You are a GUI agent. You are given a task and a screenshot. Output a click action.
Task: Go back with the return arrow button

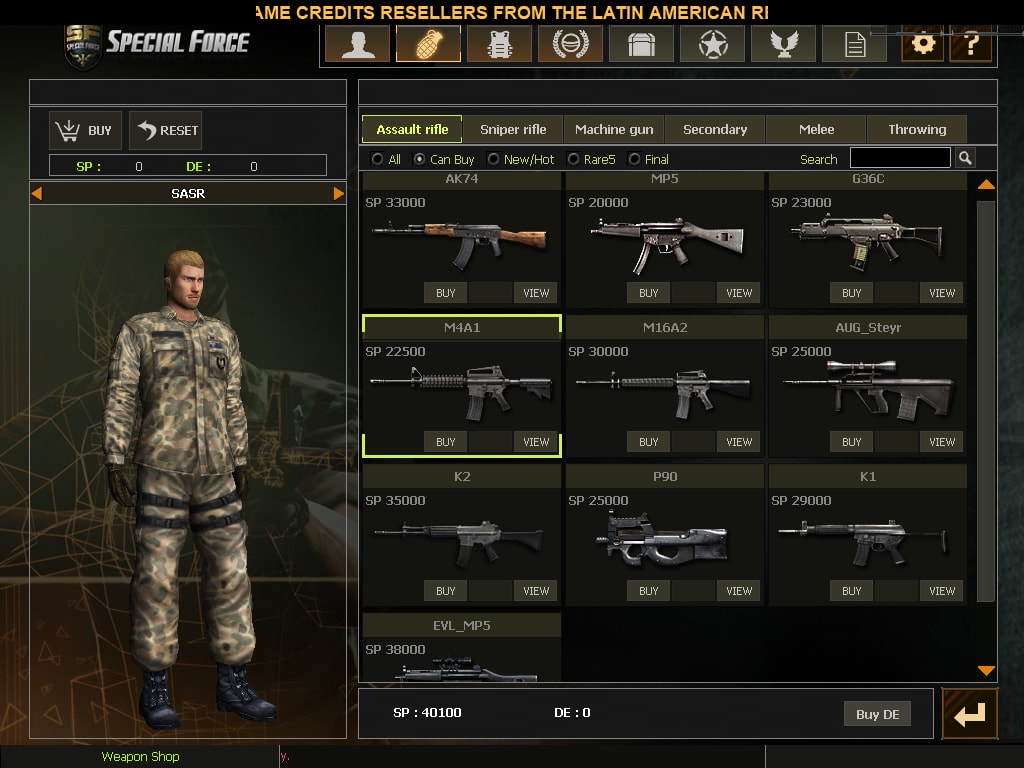click(969, 714)
